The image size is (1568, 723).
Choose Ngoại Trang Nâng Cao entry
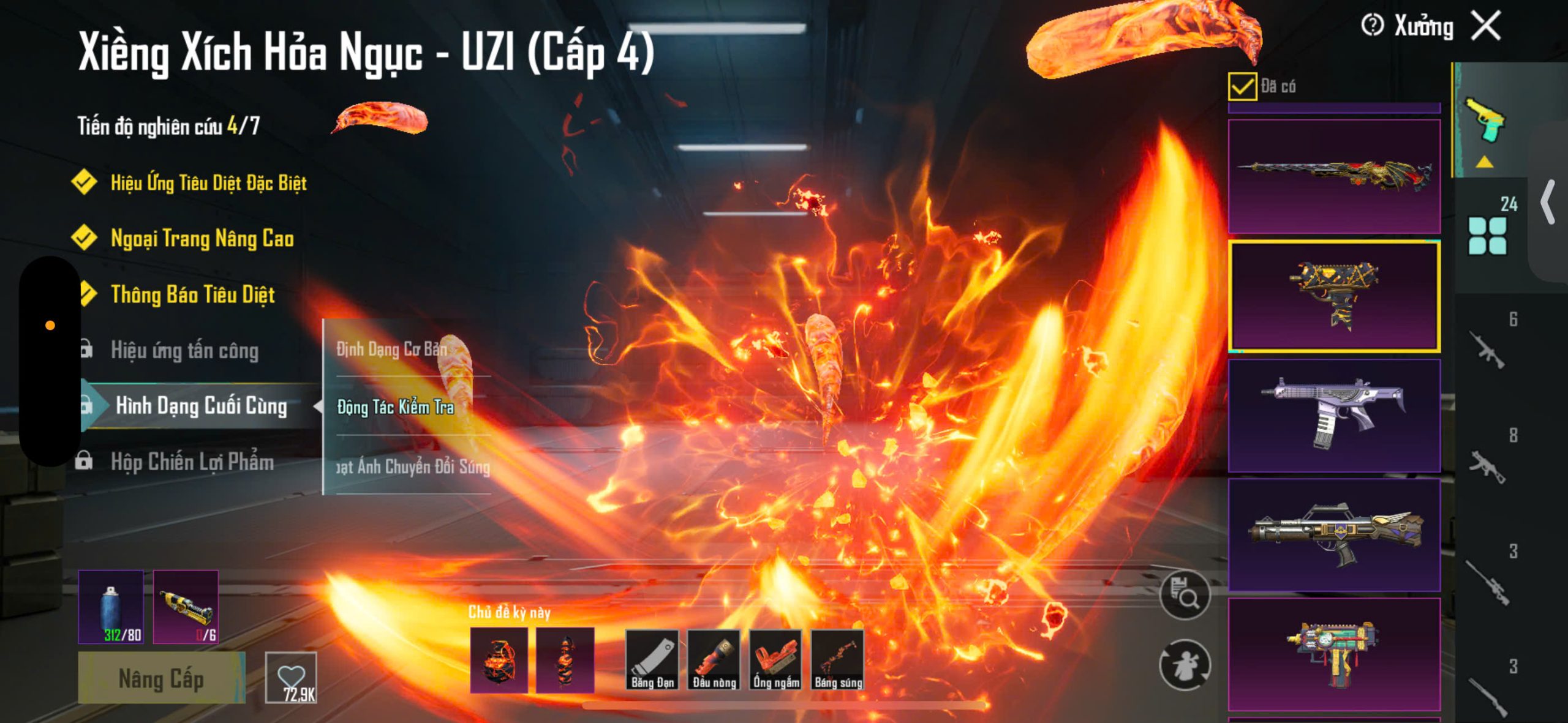point(202,238)
